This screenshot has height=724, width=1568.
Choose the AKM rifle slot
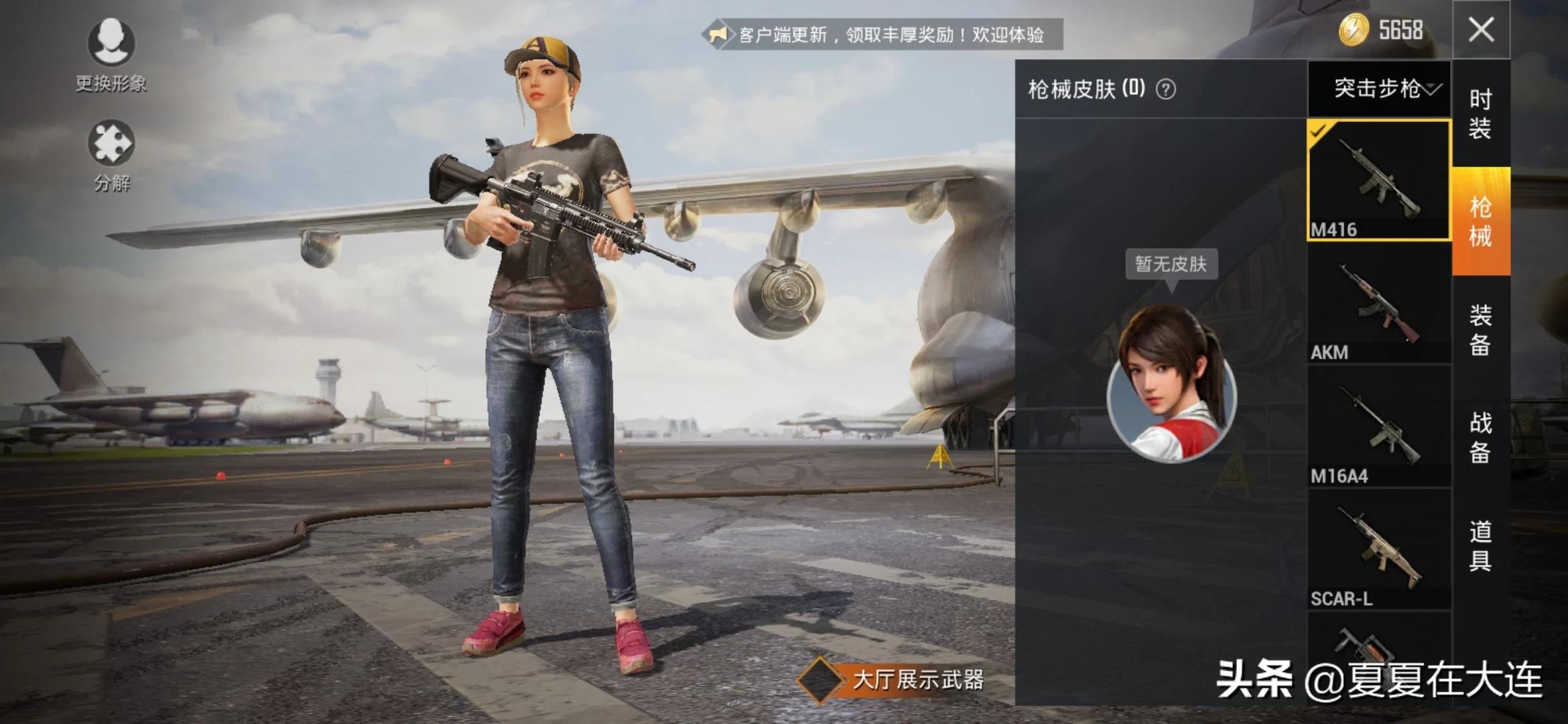click(1379, 304)
